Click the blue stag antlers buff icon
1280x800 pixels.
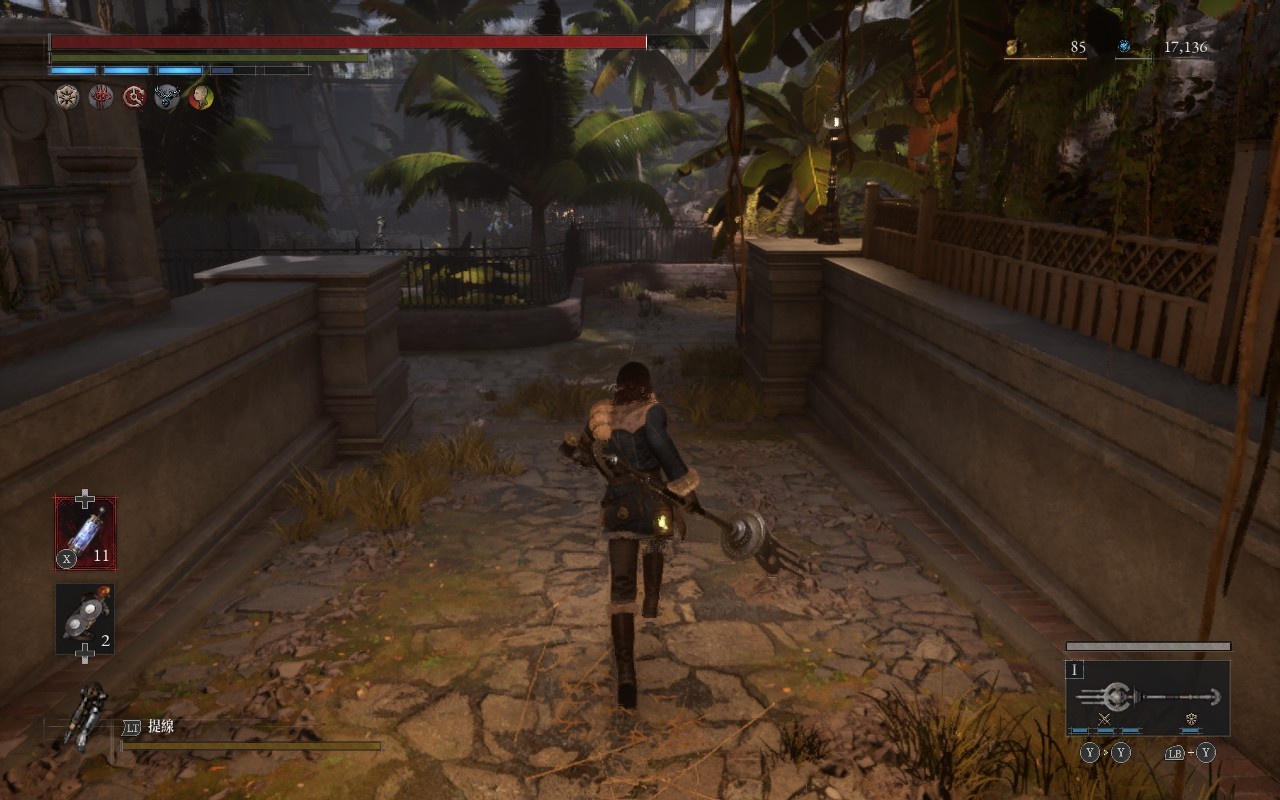tap(167, 97)
